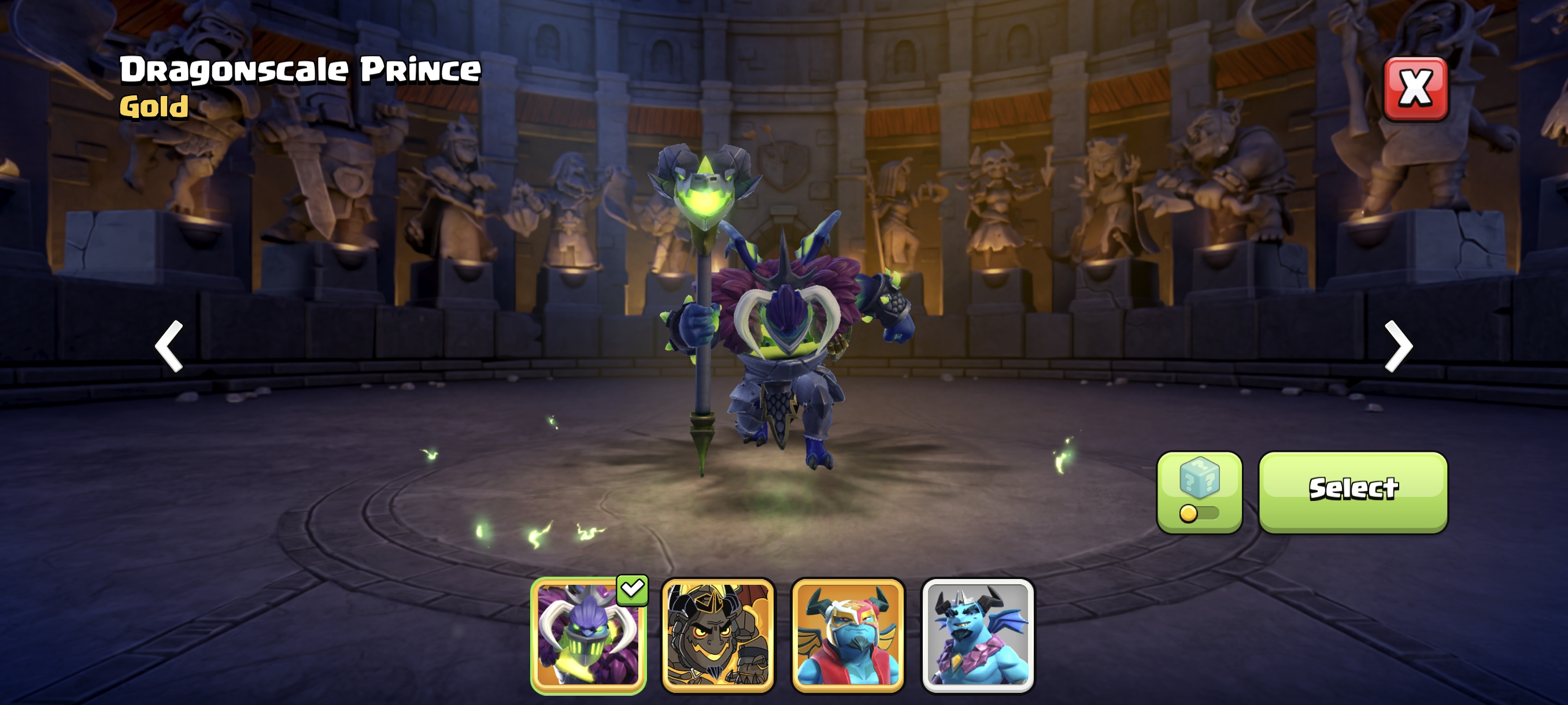Select the dark gold-armored prince skin thumbnail
The height and width of the screenshot is (705, 1568).
click(718, 634)
